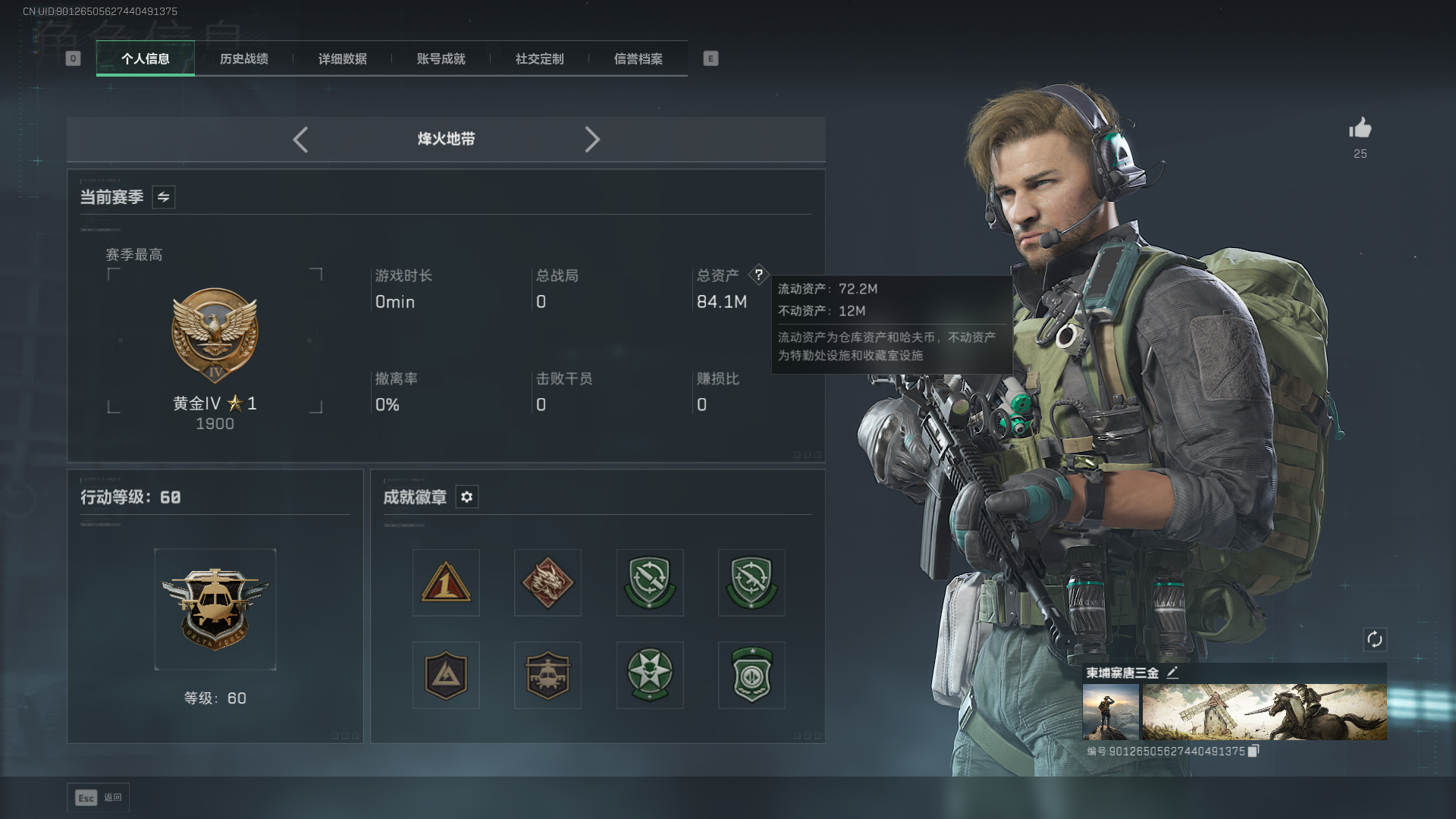
Task: Open achievement badge settings gear
Action: pos(466,497)
